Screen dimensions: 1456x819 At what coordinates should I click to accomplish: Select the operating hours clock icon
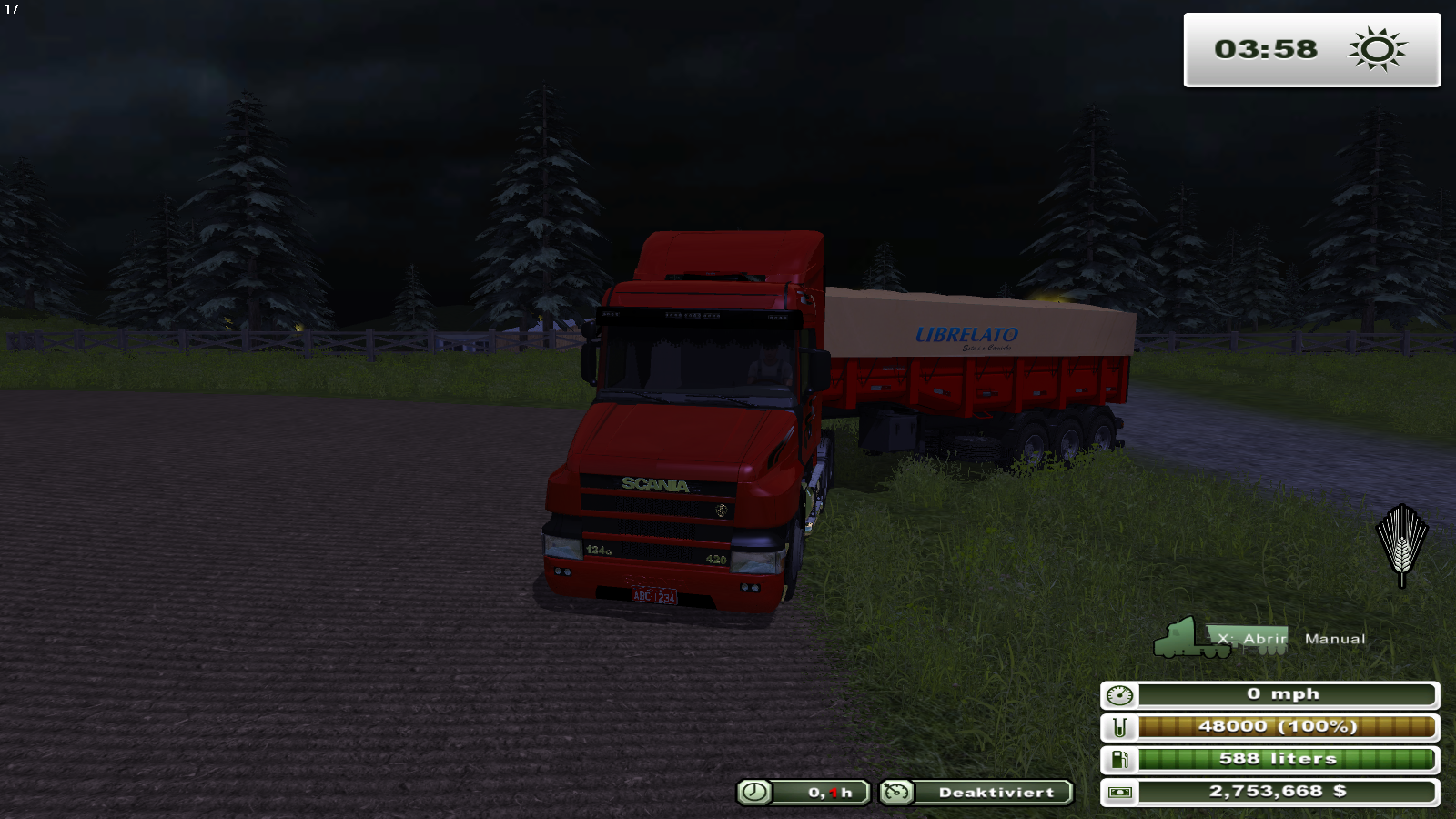tap(753, 792)
